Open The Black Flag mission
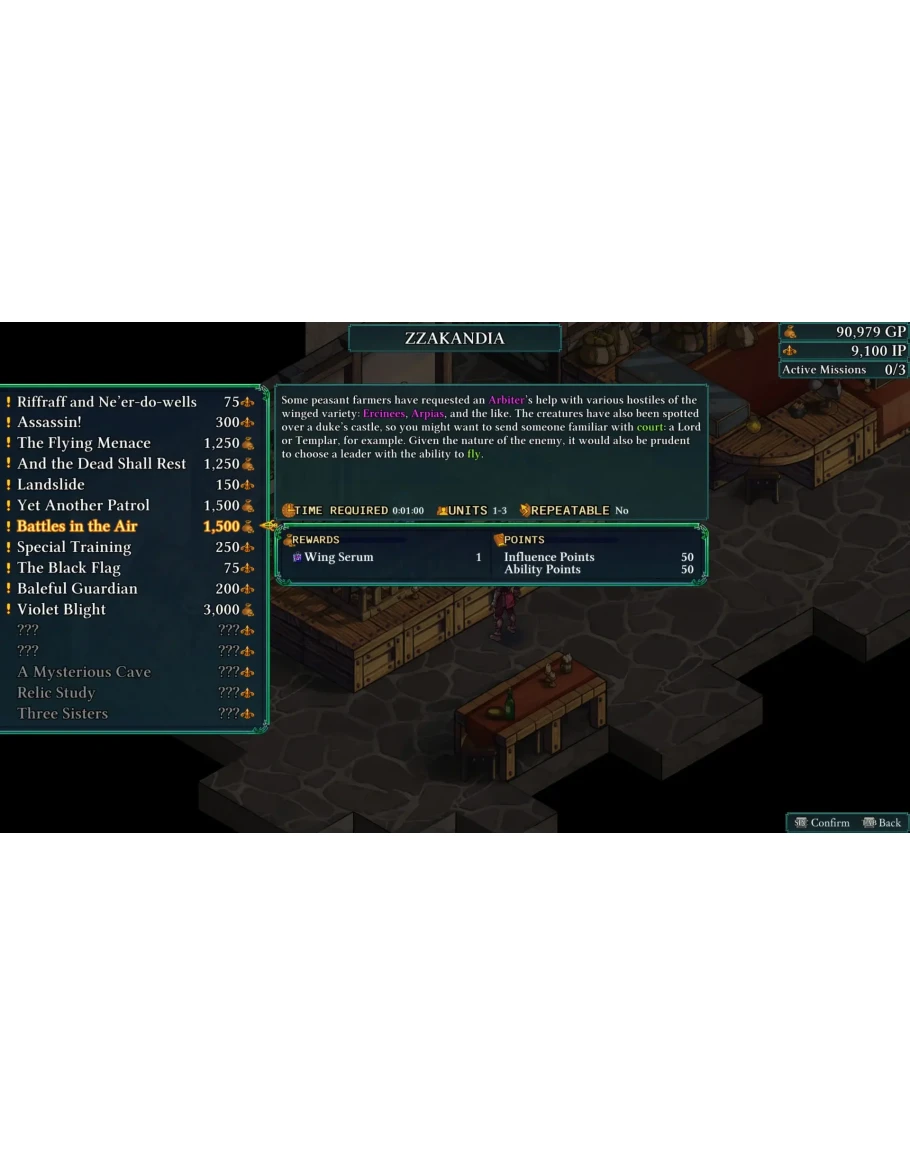Screen dimensions: 910x1155 point(69,568)
